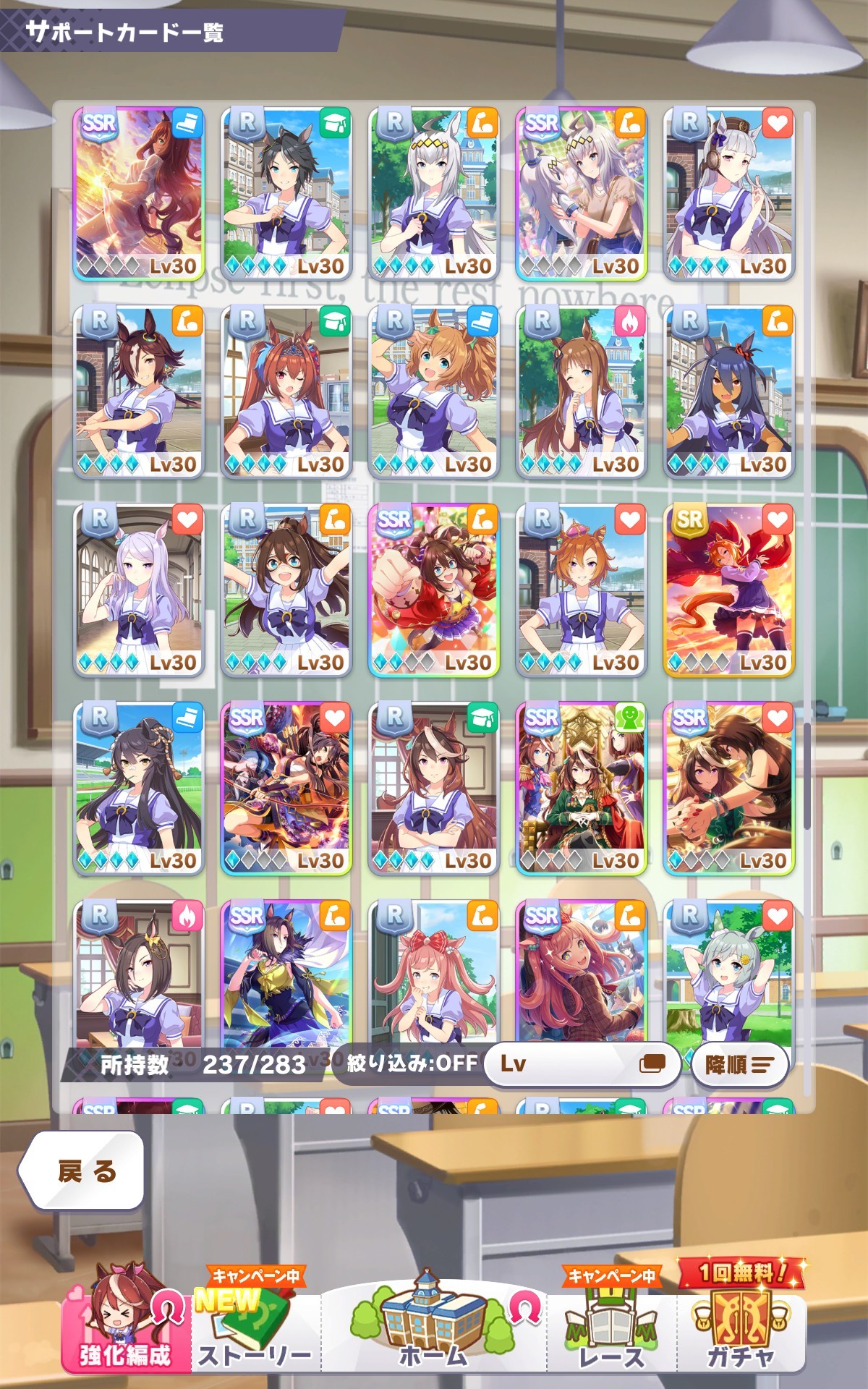Open the 絞り込み filter settings

[412, 1063]
